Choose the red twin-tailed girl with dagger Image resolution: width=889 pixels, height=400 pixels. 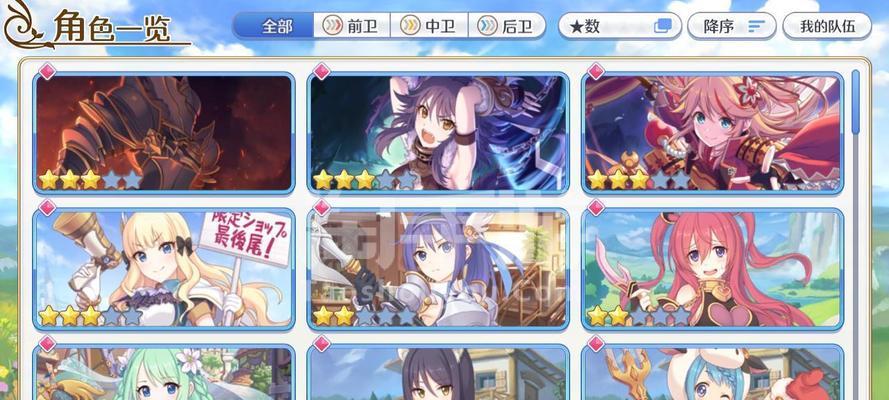[713, 268]
